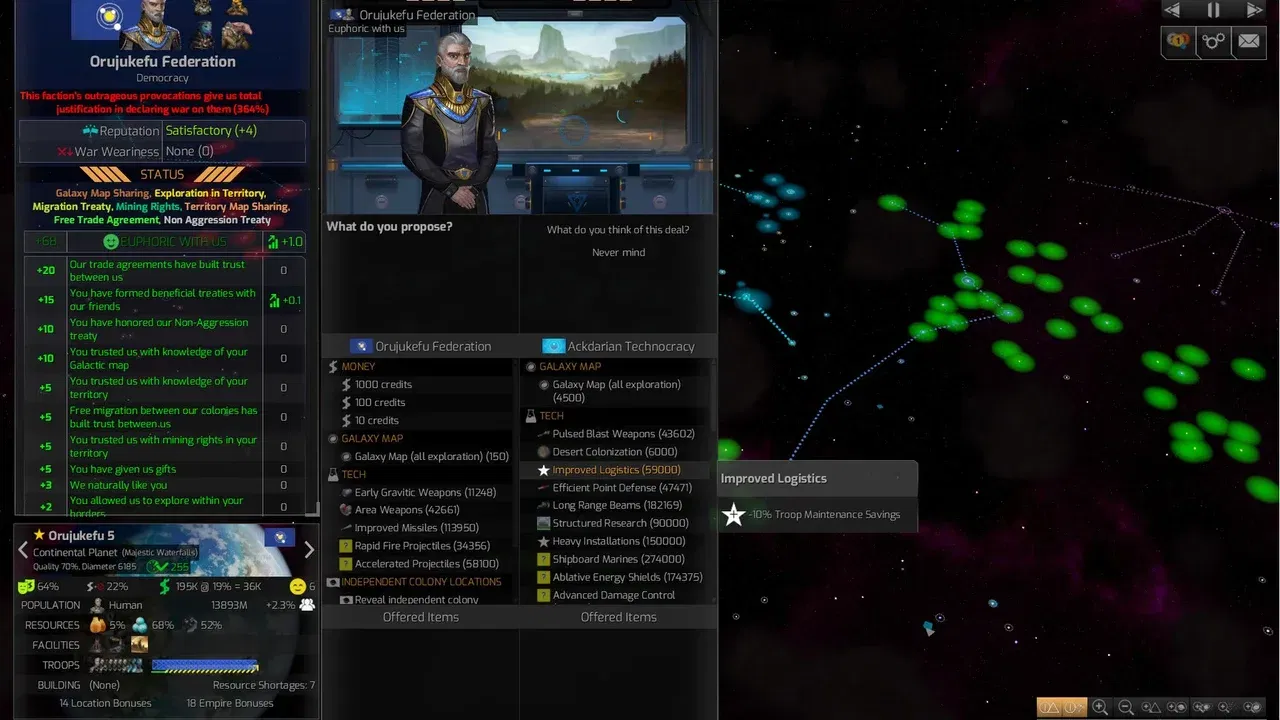Open the 14 Location Bonuses list

(104, 703)
